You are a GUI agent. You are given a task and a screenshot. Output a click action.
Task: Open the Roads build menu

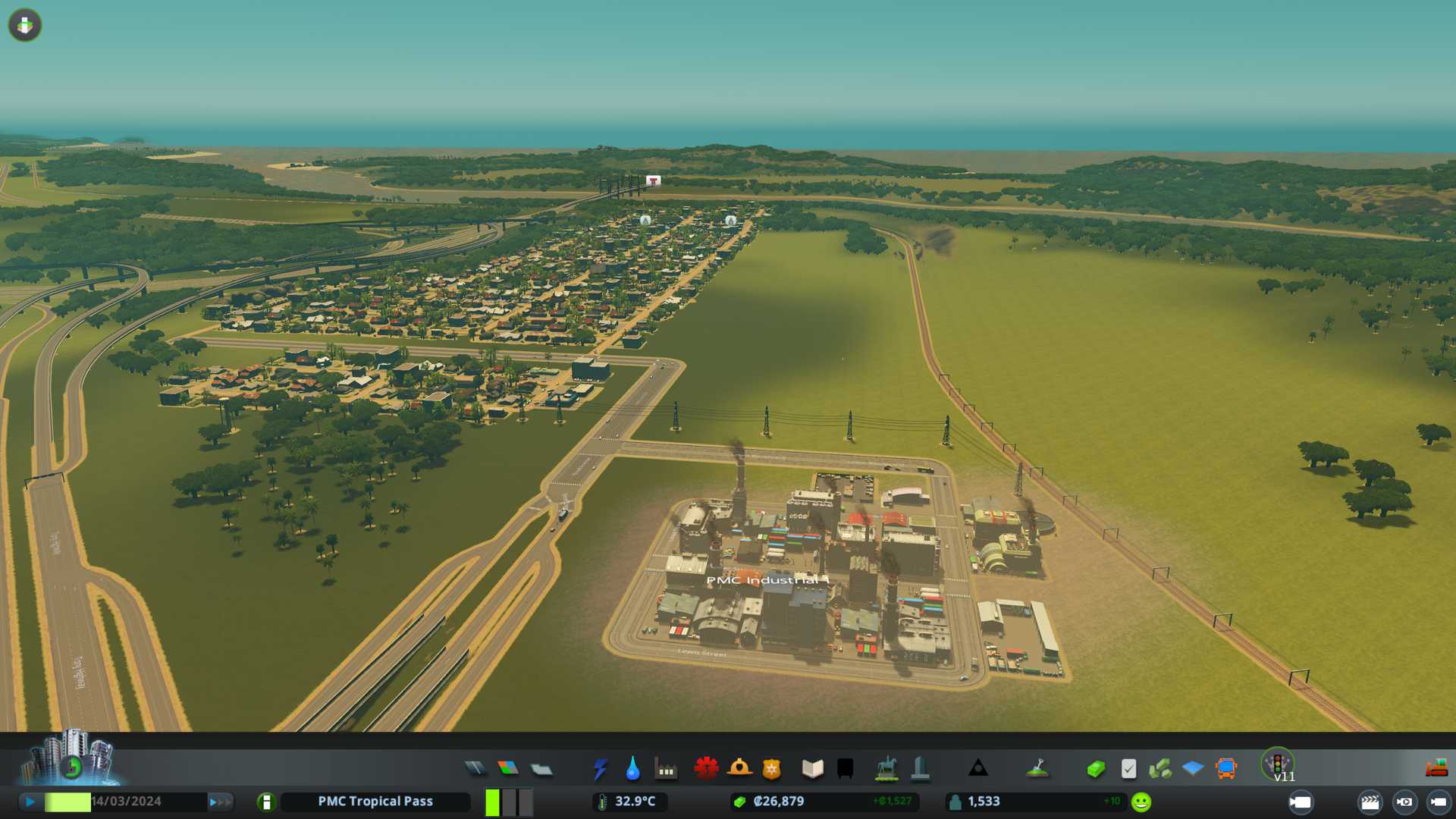pyautogui.click(x=475, y=769)
